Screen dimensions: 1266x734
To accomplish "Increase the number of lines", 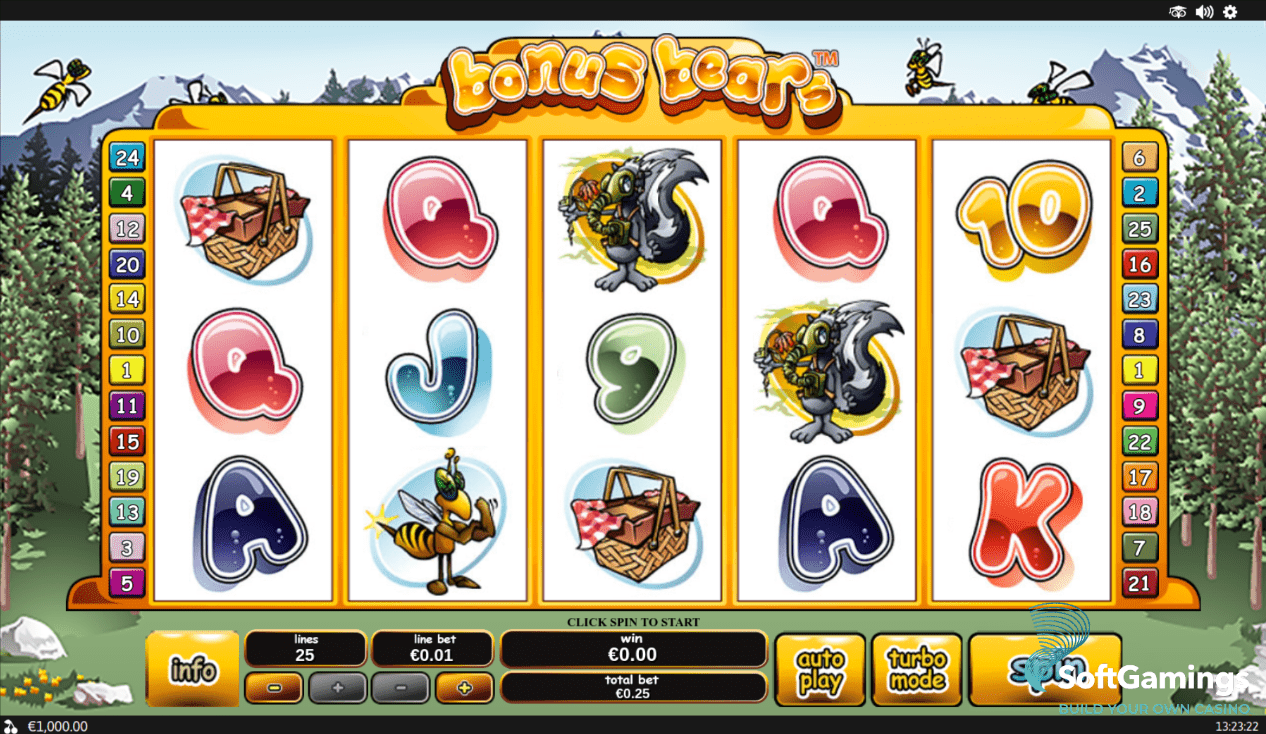I will click(337, 688).
